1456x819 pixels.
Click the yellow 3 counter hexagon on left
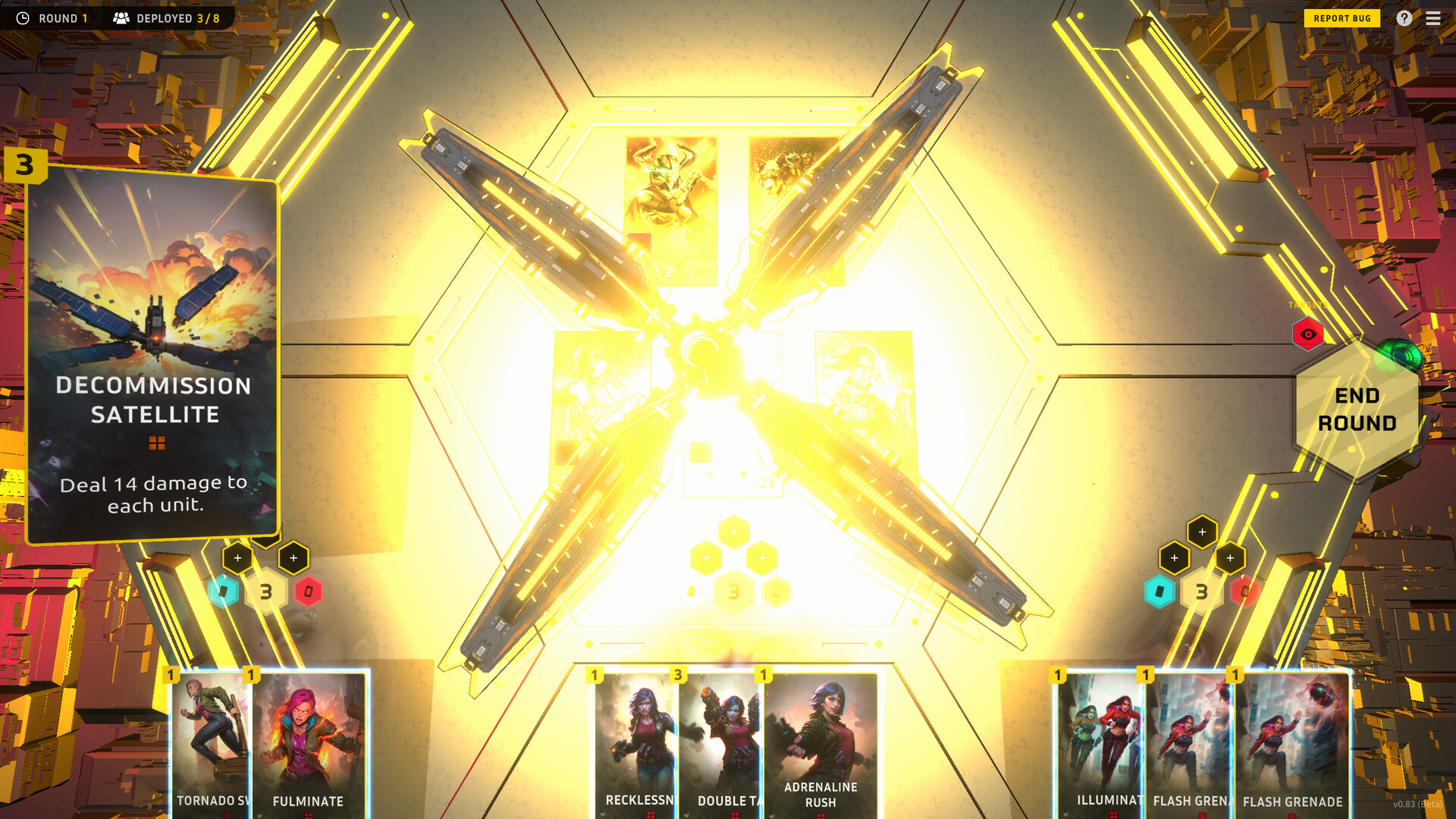point(266,591)
